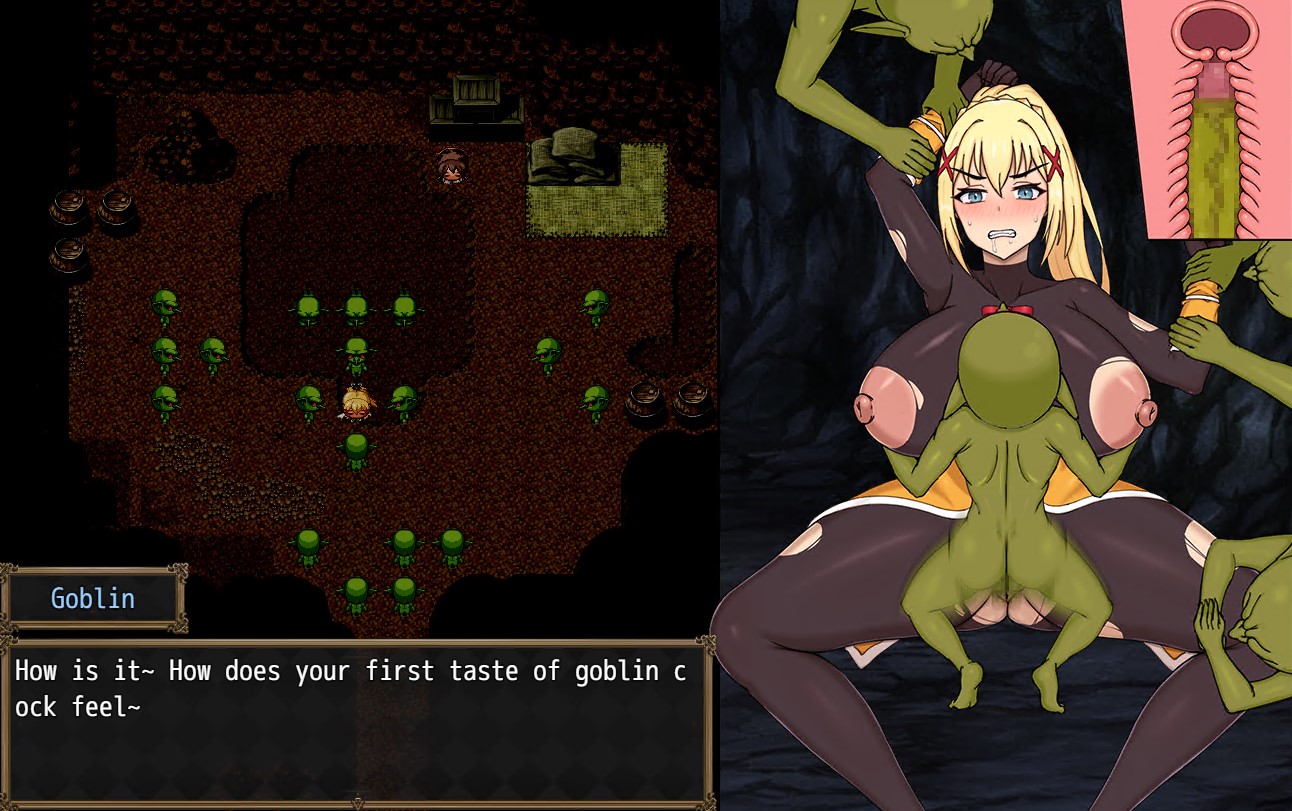Click a goblin in the bottom-left group
1292x811 pixels.
[x=306, y=545]
